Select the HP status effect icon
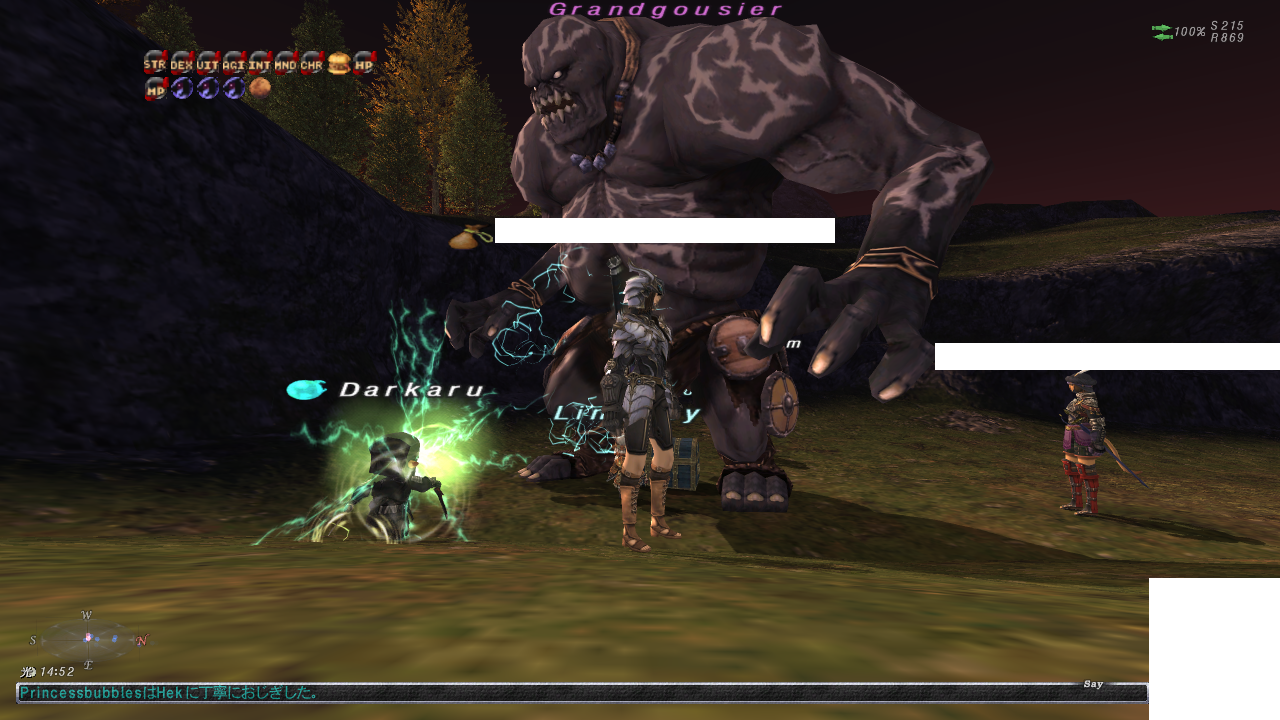1280x720 pixels. 364,63
